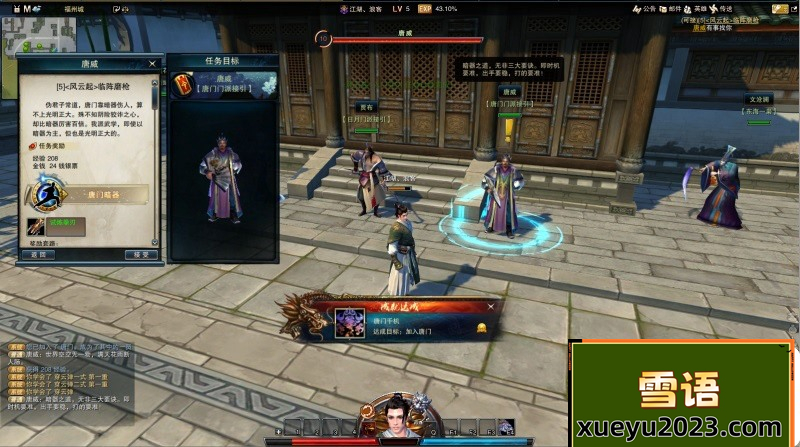Screen dimensions: 800x447
Task: Click the player portrait on the bottom bar
Action: [399, 418]
